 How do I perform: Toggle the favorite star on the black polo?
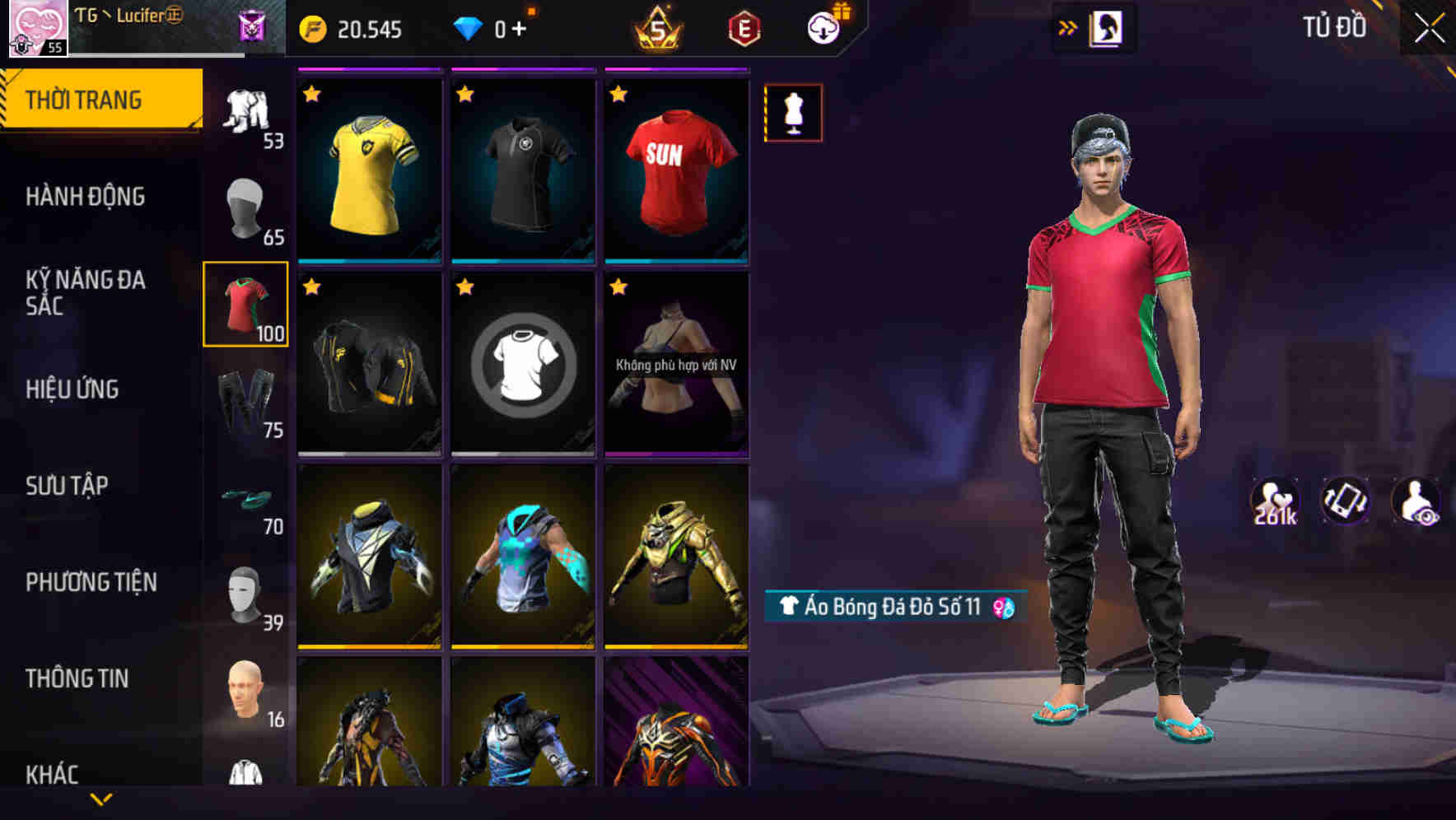[x=465, y=95]
